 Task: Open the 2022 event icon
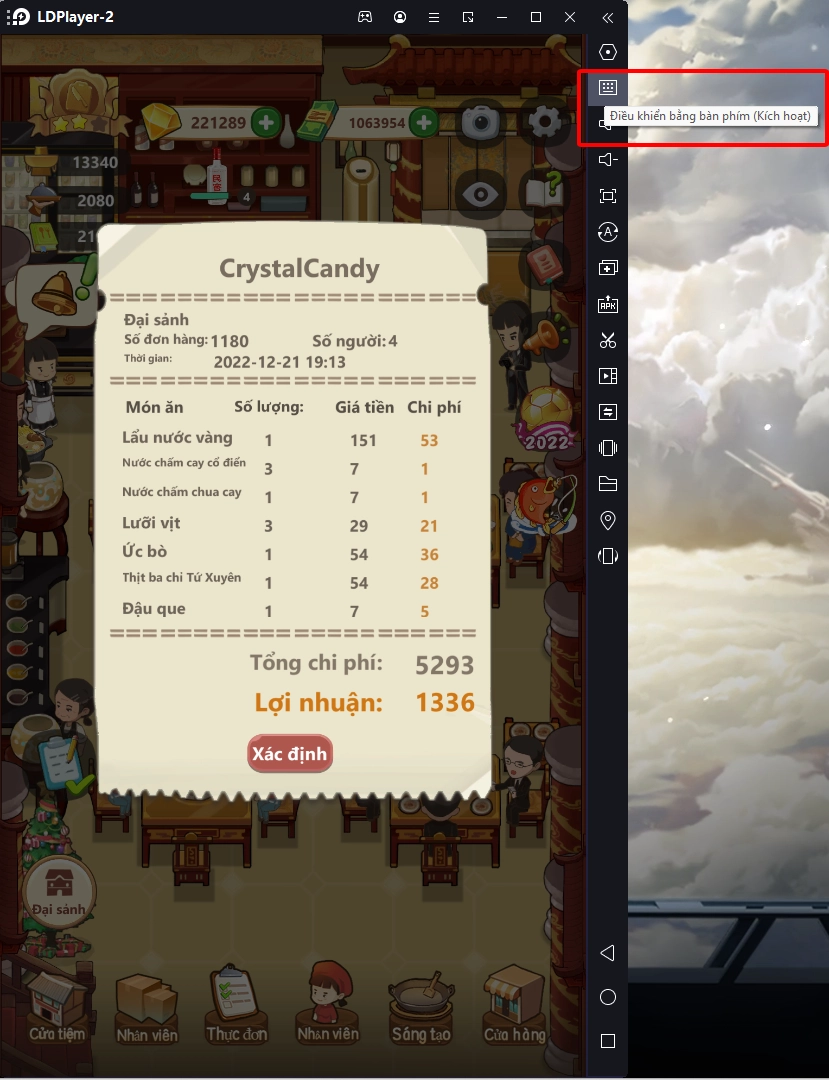545,420
